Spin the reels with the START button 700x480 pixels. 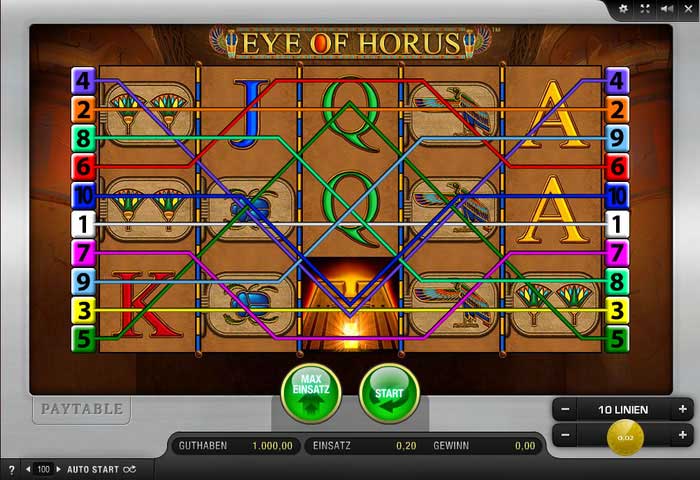coord(388,393)
